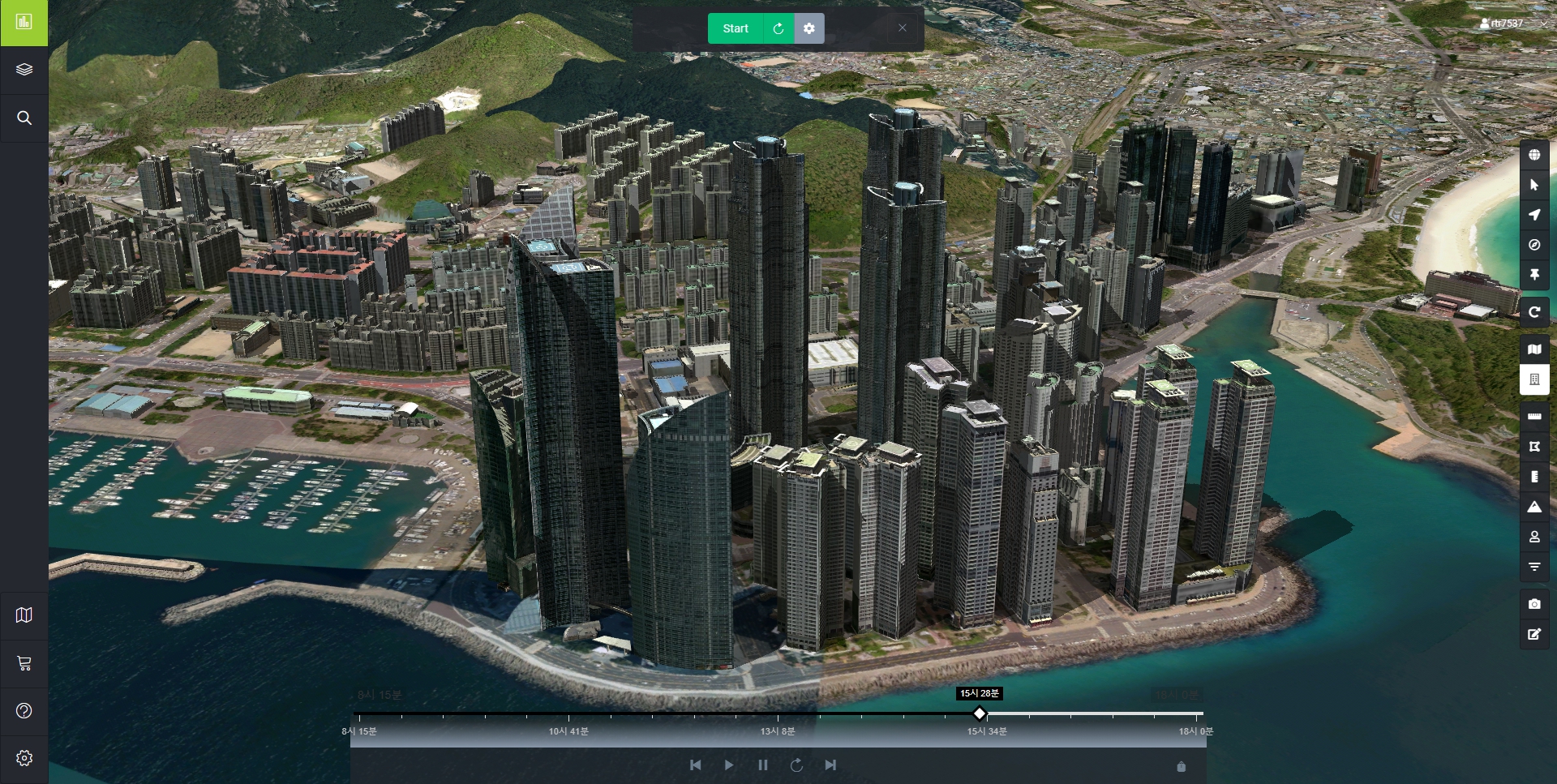
Task: Click the green Start button
Action: 735,28
